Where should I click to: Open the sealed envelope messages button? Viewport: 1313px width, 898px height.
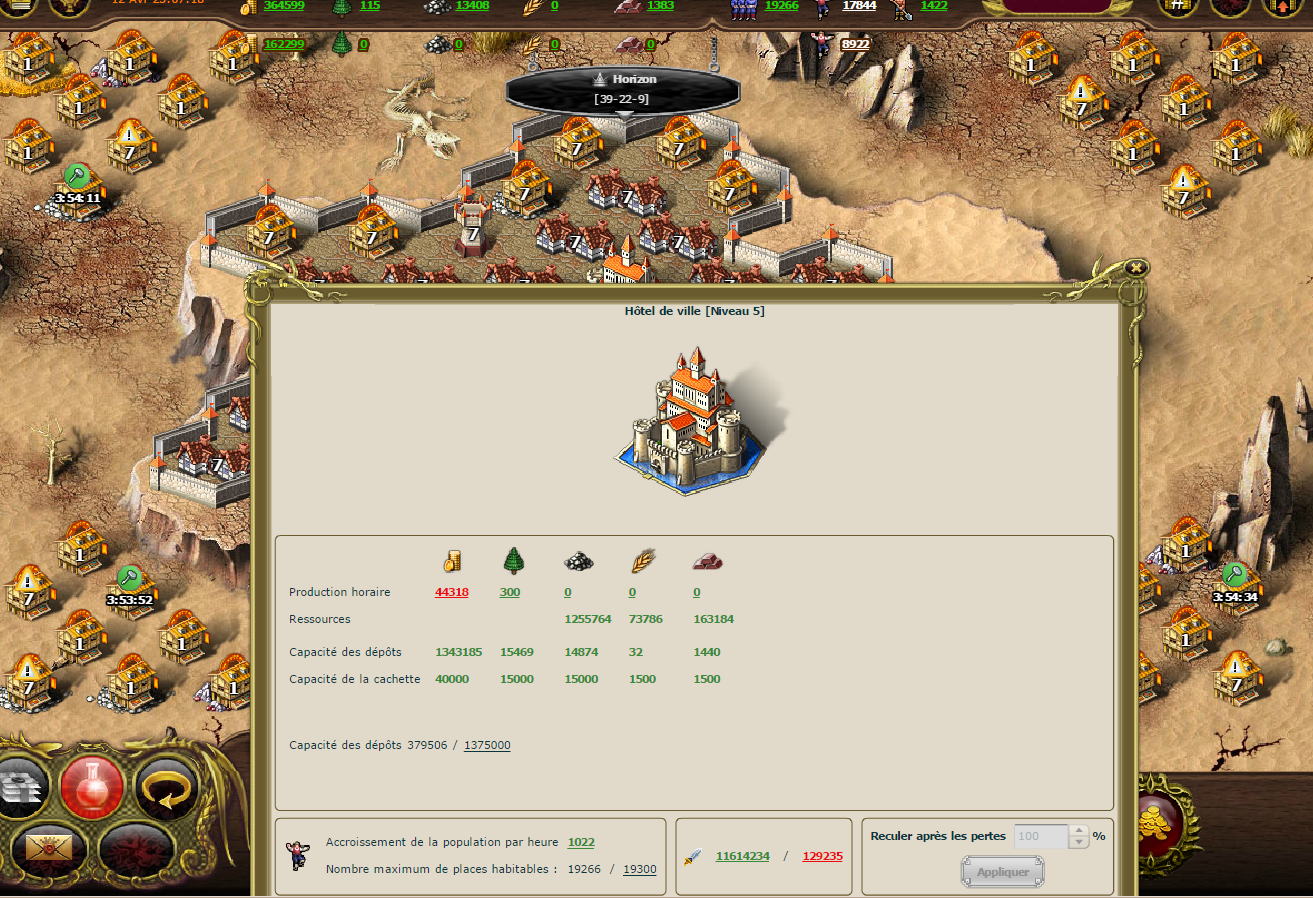50,850
